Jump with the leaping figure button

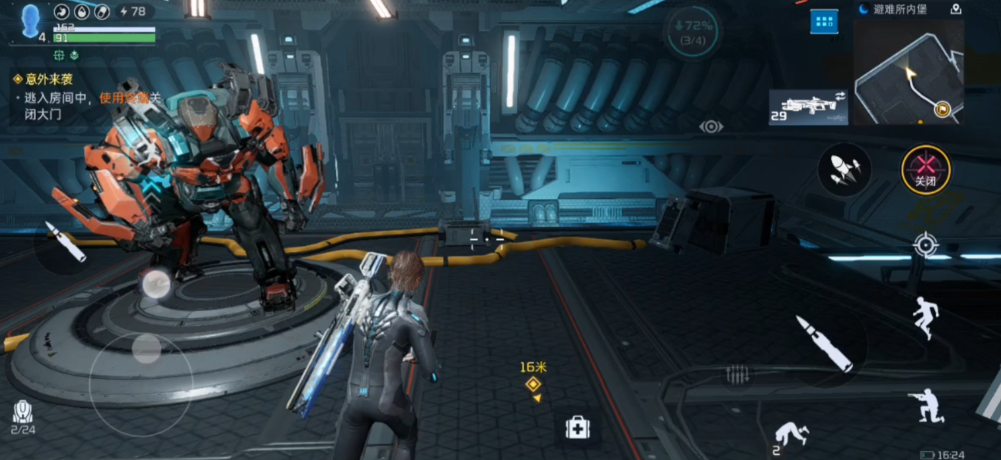(x=926, y=317)
